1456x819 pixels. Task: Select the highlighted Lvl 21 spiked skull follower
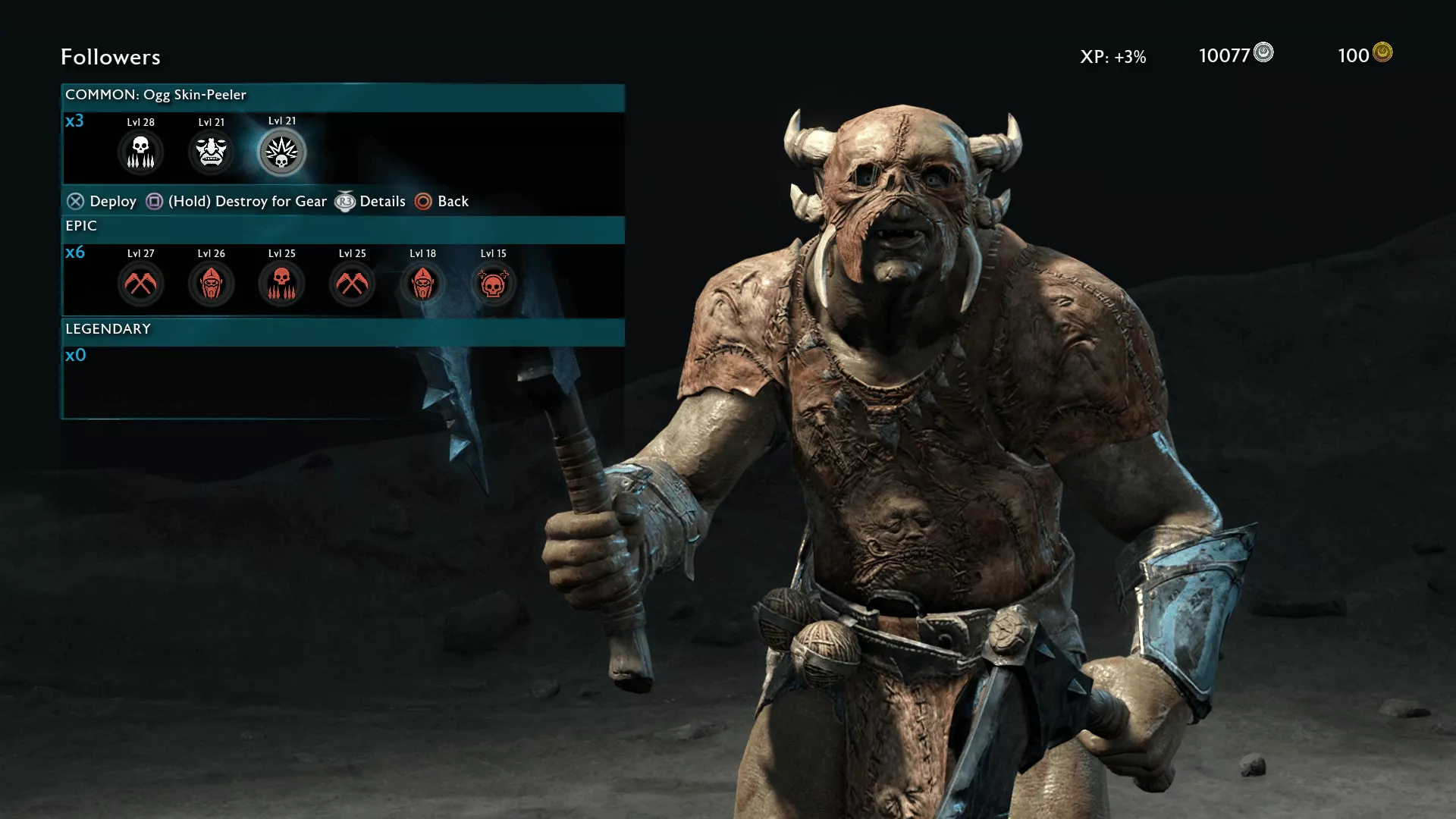tap(282, 152)
